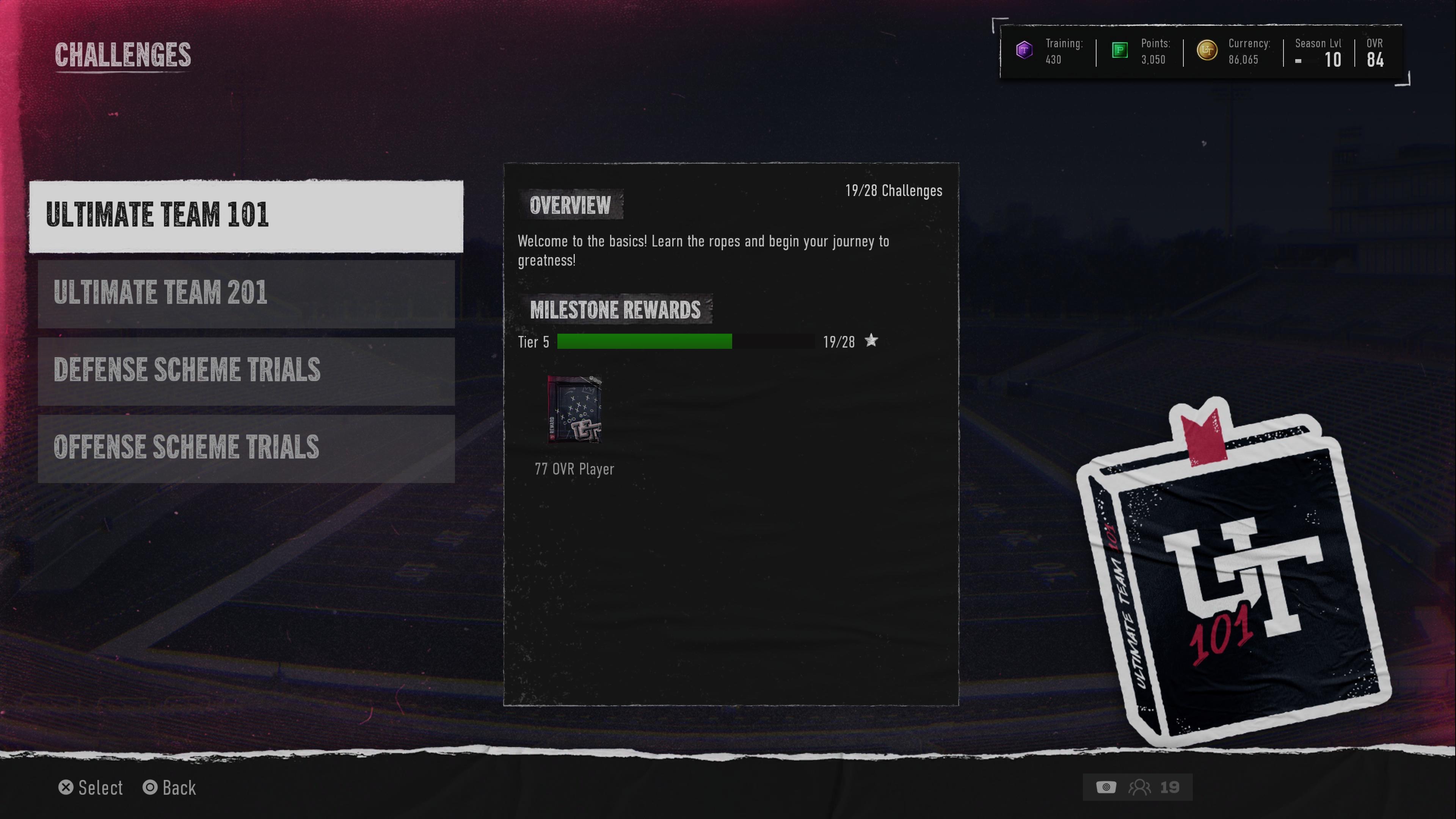1456x819 pixels.
Task: Open the Ultimate Team 201 challenges
Action: (x=246, y=293)
